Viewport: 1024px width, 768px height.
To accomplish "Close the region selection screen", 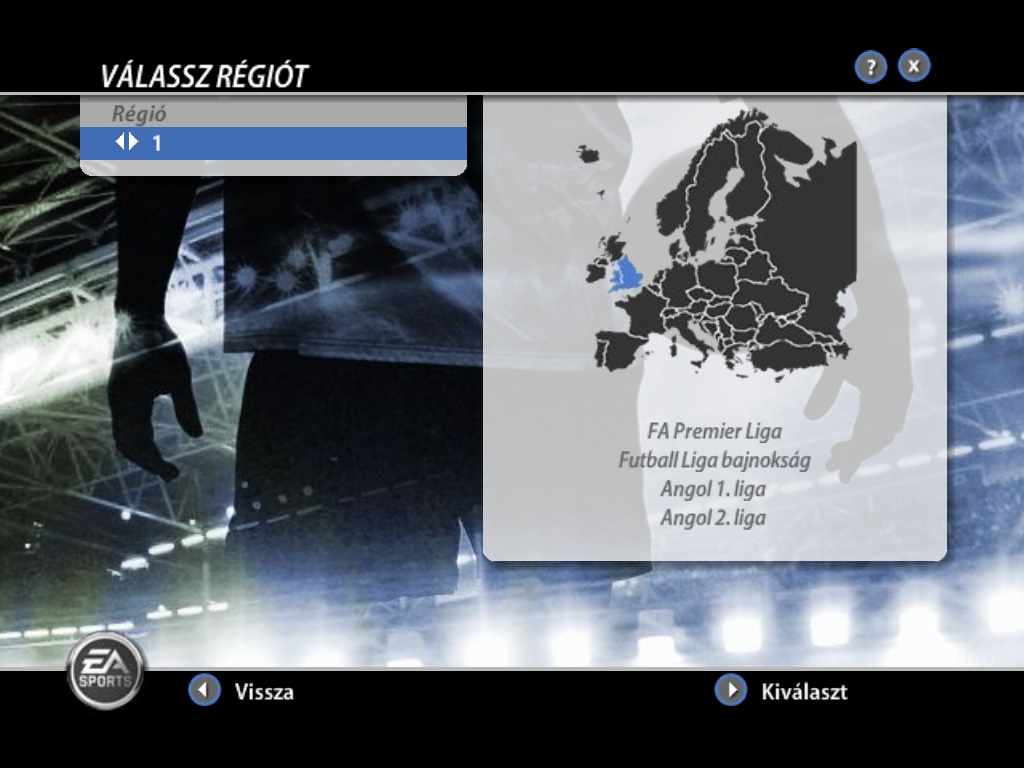I will (914, 66).
